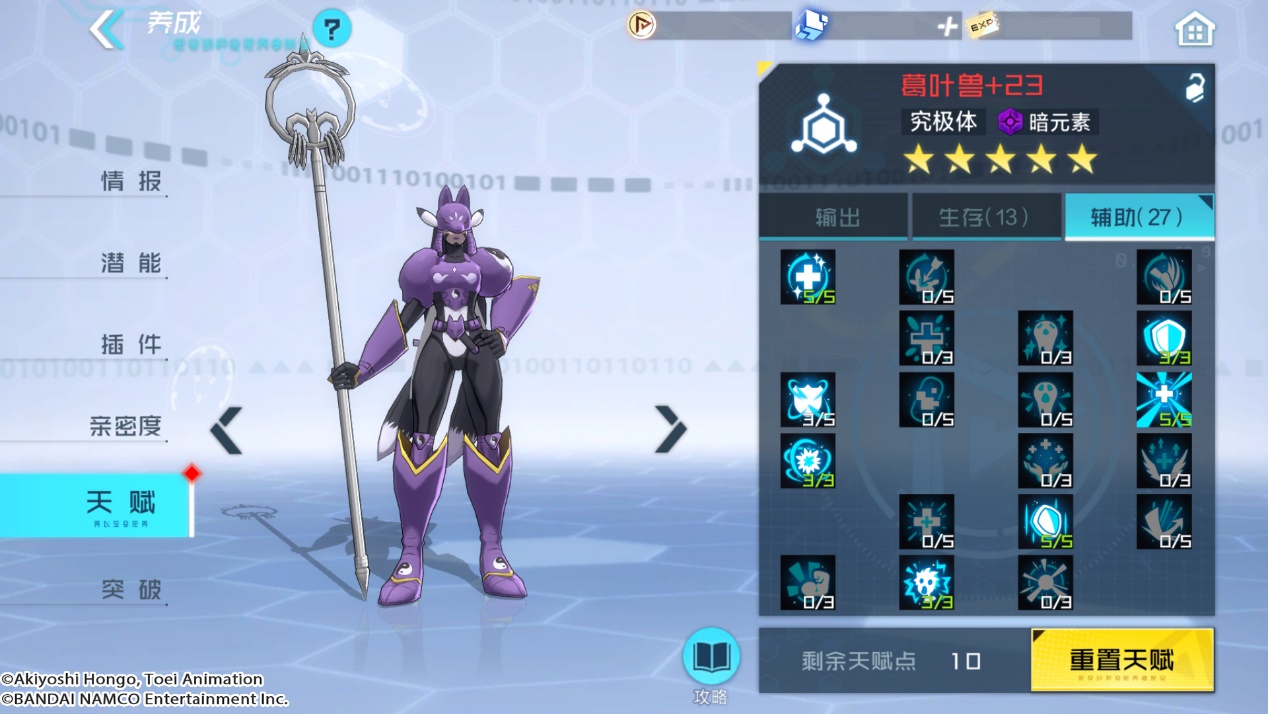Image resolution: width=1268 pixels, height=714 pixels.
Task: Open the question mark help button
Action: pos(332,29)
